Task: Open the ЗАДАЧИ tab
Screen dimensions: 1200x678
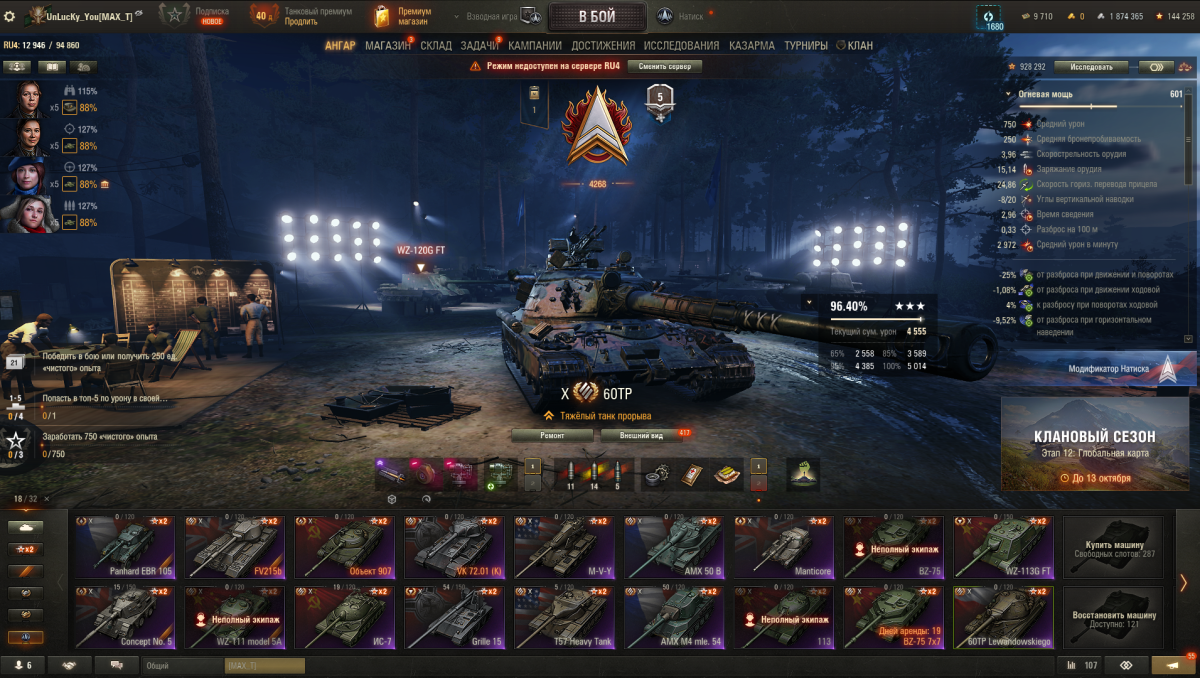Action: [x=480, y=46]
